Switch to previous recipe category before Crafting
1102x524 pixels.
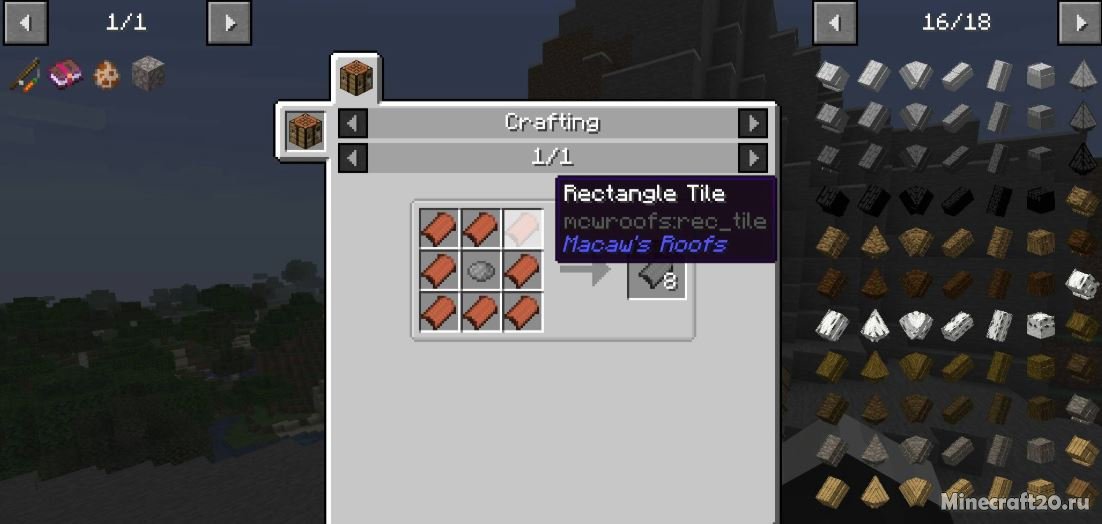coord(353,123)
